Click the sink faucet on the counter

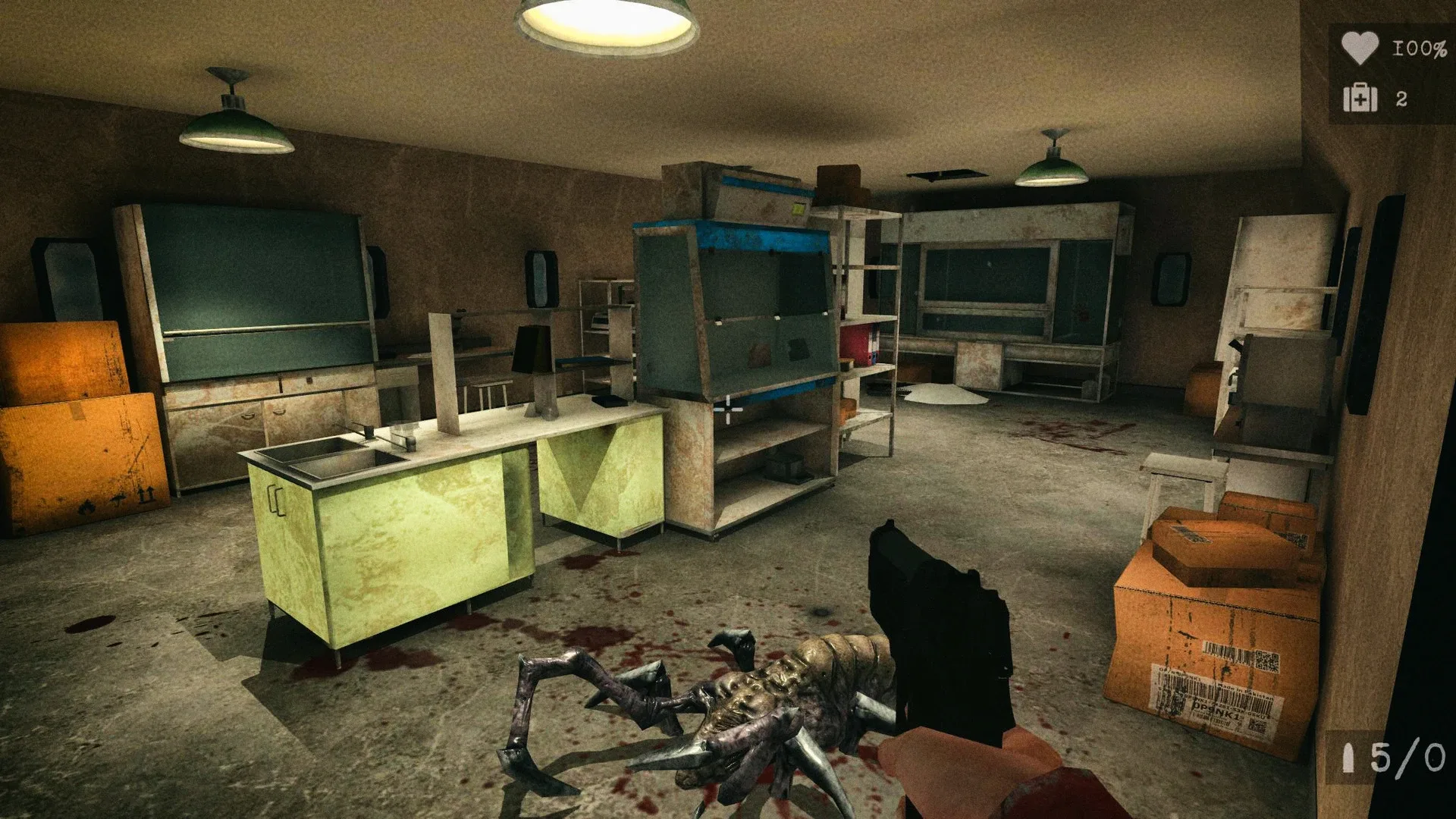click(366, 432)
